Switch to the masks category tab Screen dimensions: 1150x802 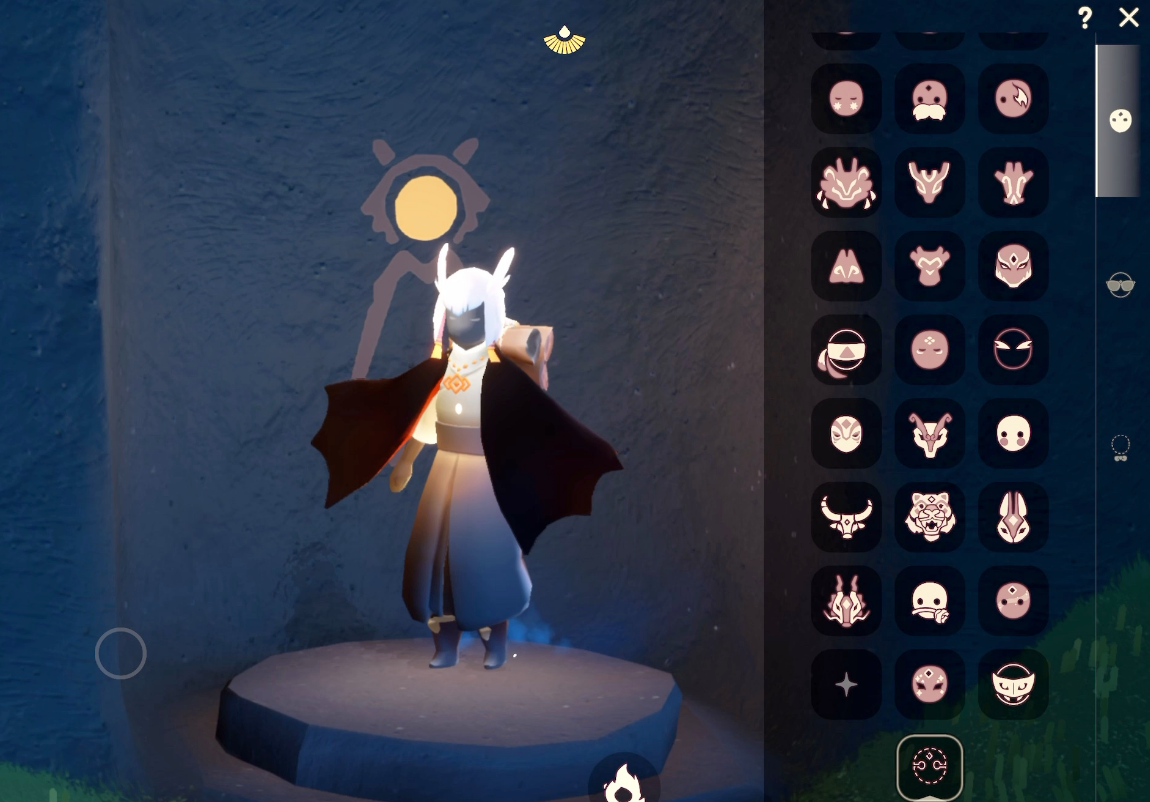click(x=1120, y=121)
